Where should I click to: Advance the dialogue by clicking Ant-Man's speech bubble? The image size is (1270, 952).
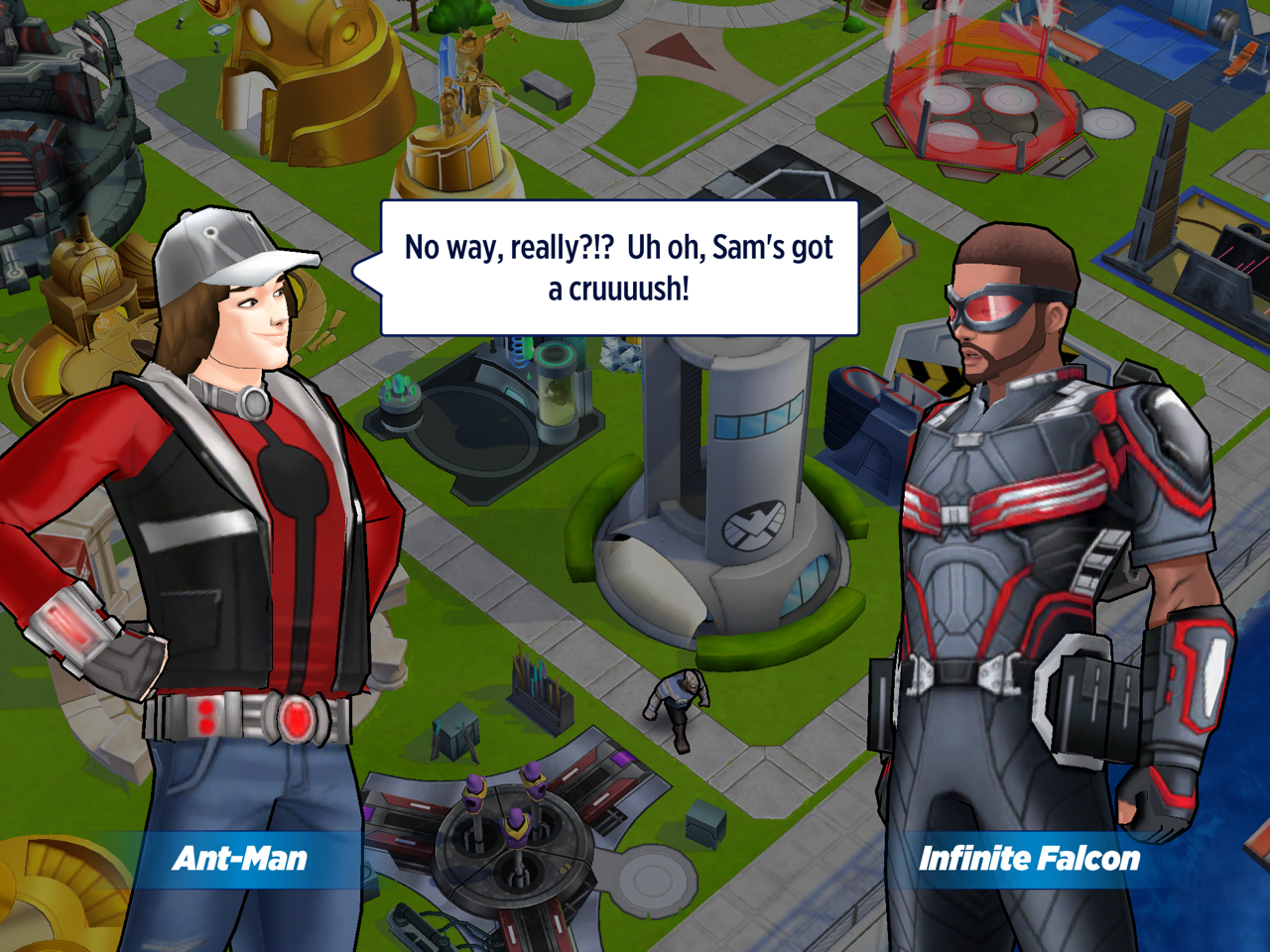pos(619,268)
